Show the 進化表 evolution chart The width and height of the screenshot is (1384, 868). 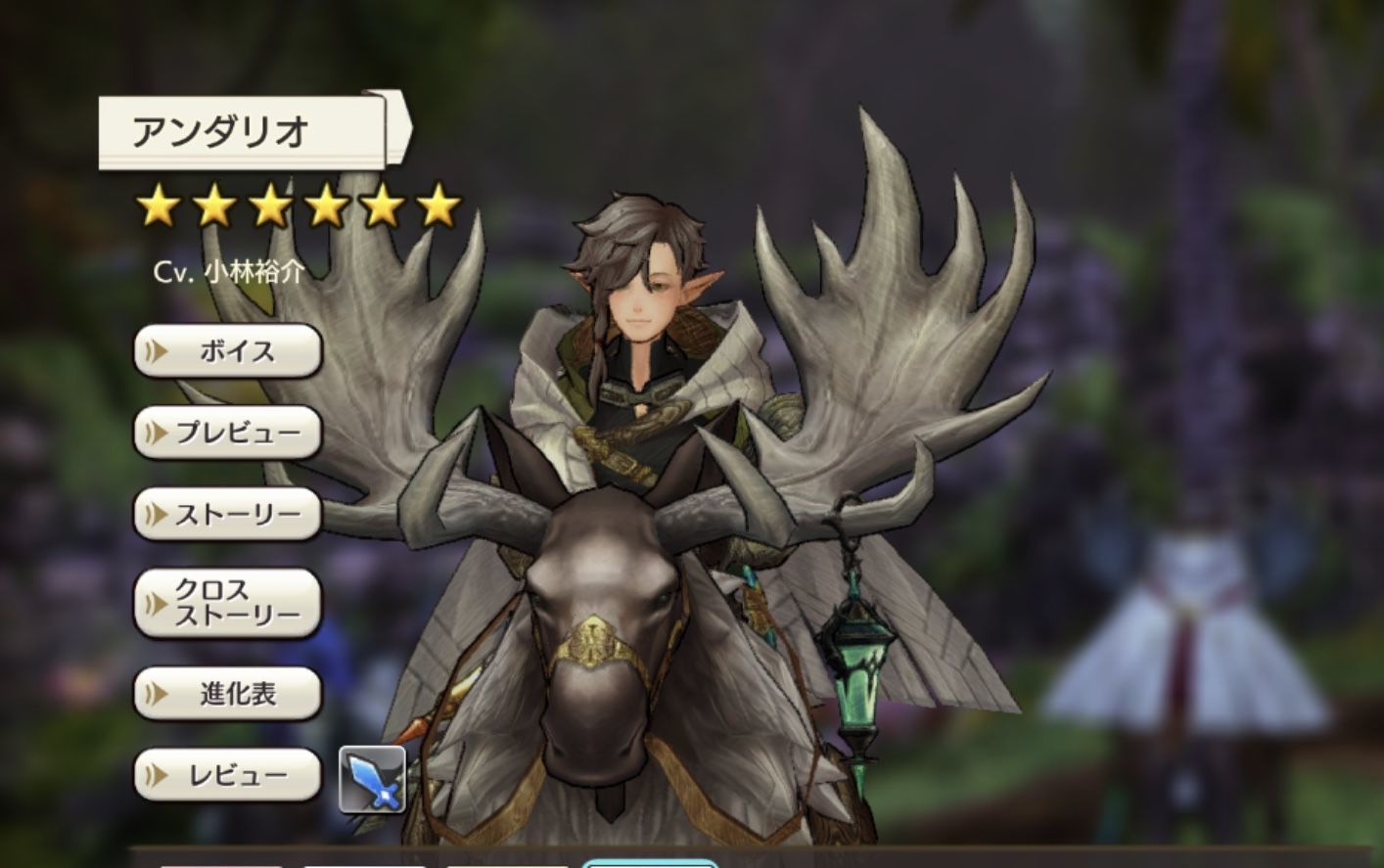click(x=228, y=694)
